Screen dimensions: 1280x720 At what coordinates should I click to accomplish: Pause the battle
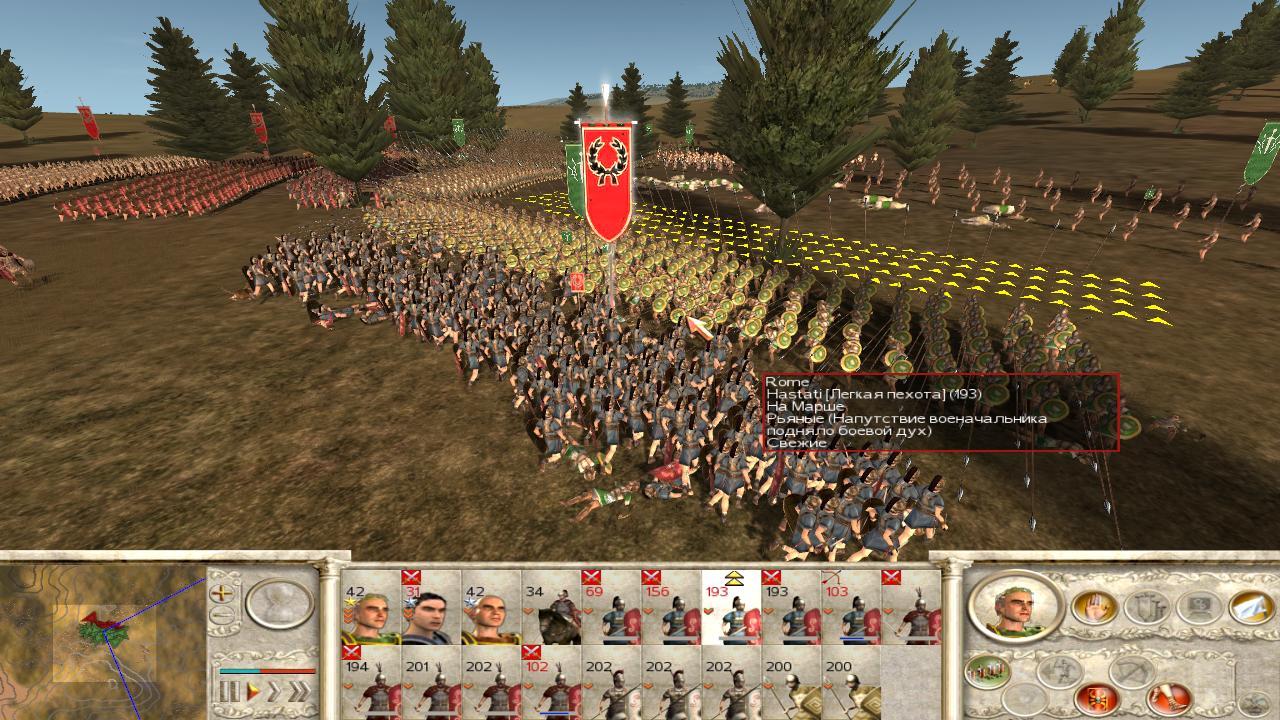click(x=229, y=690)
